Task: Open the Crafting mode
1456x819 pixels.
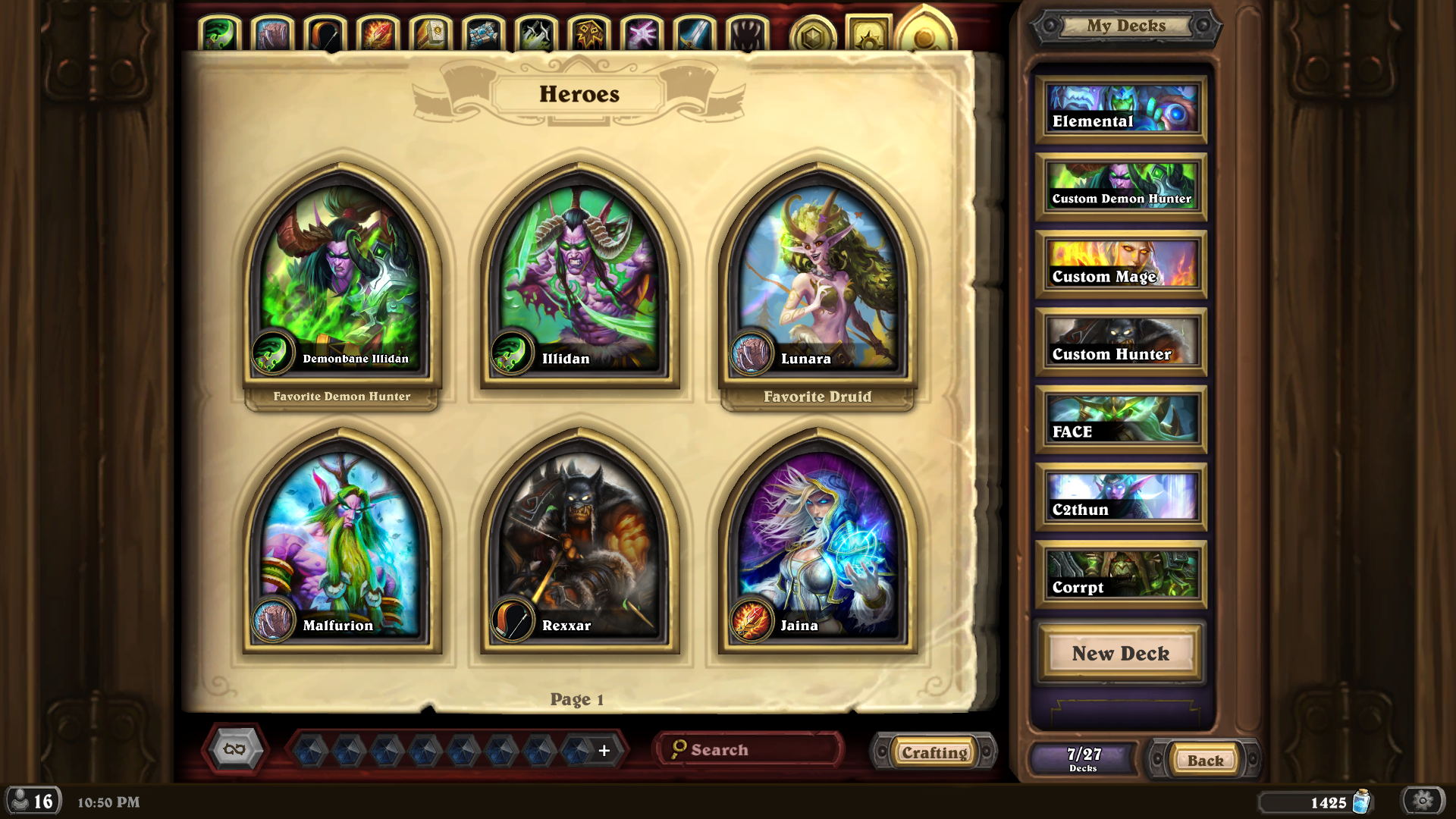Action: [x=934, y=752]
